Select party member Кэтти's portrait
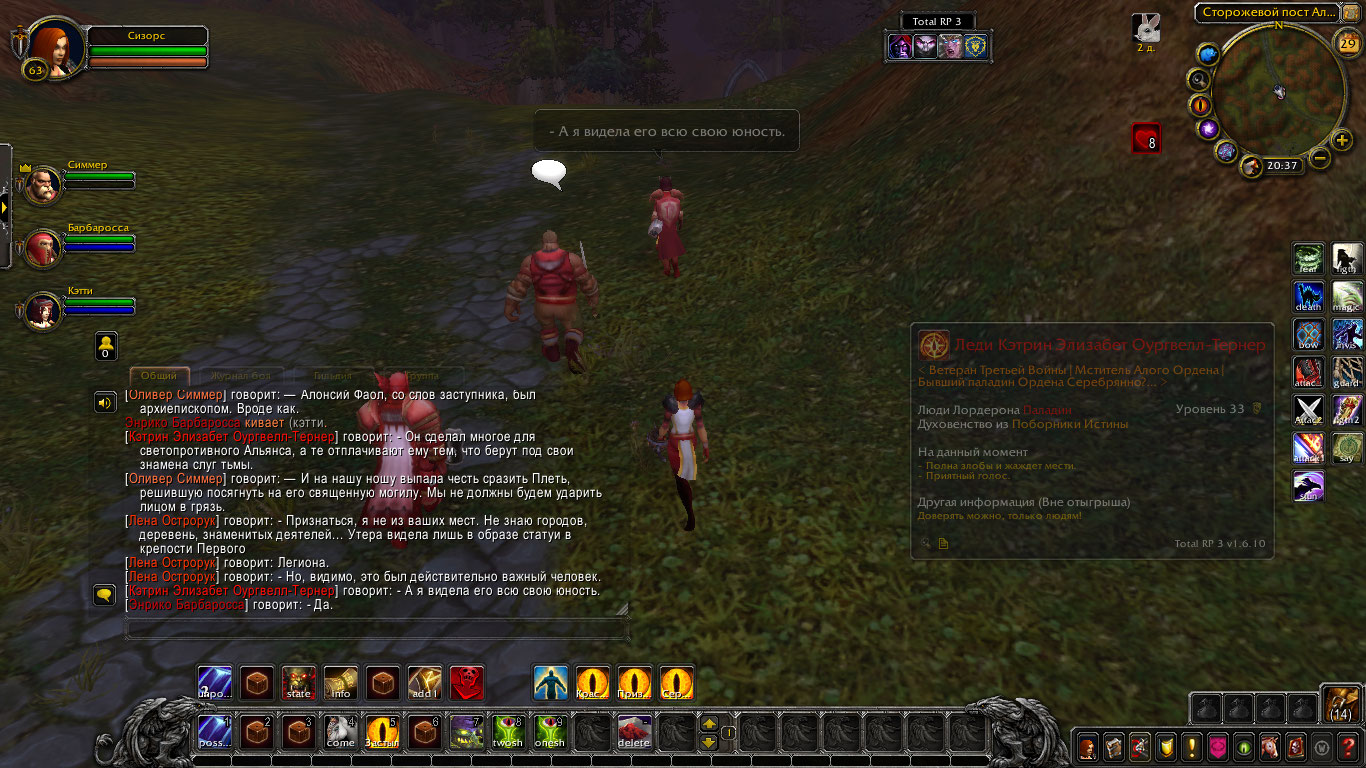The height and width of the screenshot is (768, 1366). (43, 311)
